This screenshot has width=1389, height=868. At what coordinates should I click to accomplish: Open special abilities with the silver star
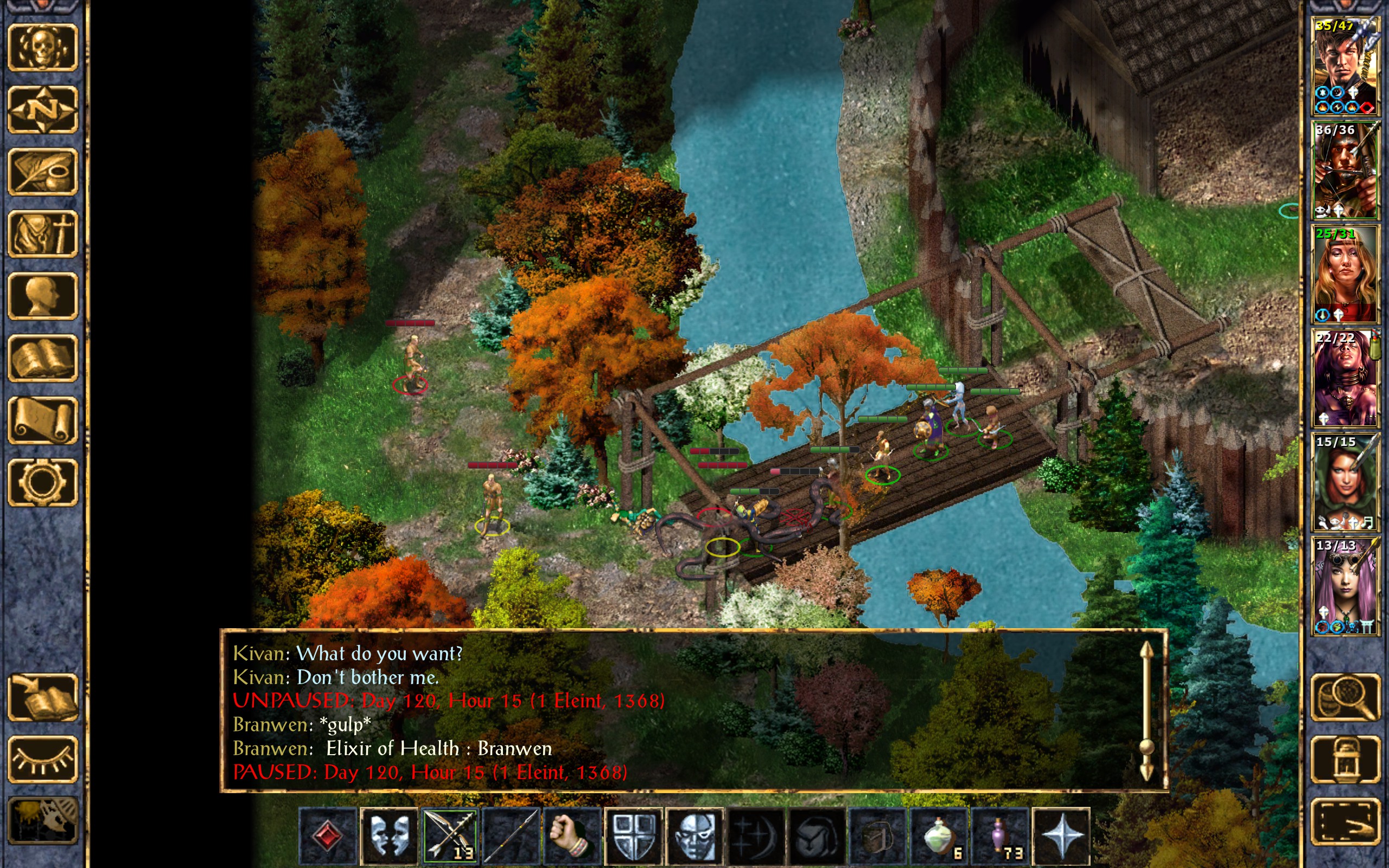(1061, 835)
